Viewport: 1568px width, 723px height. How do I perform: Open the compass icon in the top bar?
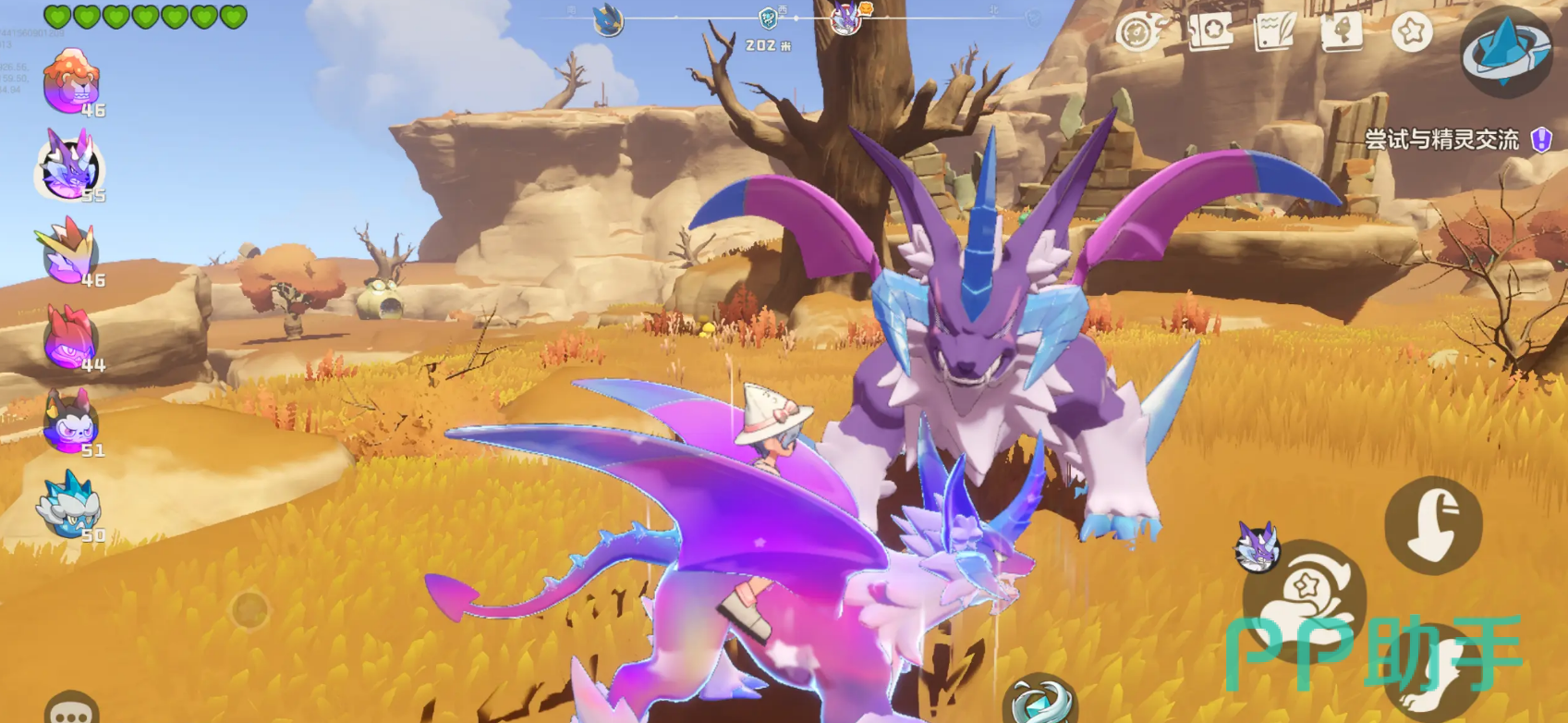(x=1138, y=32)
